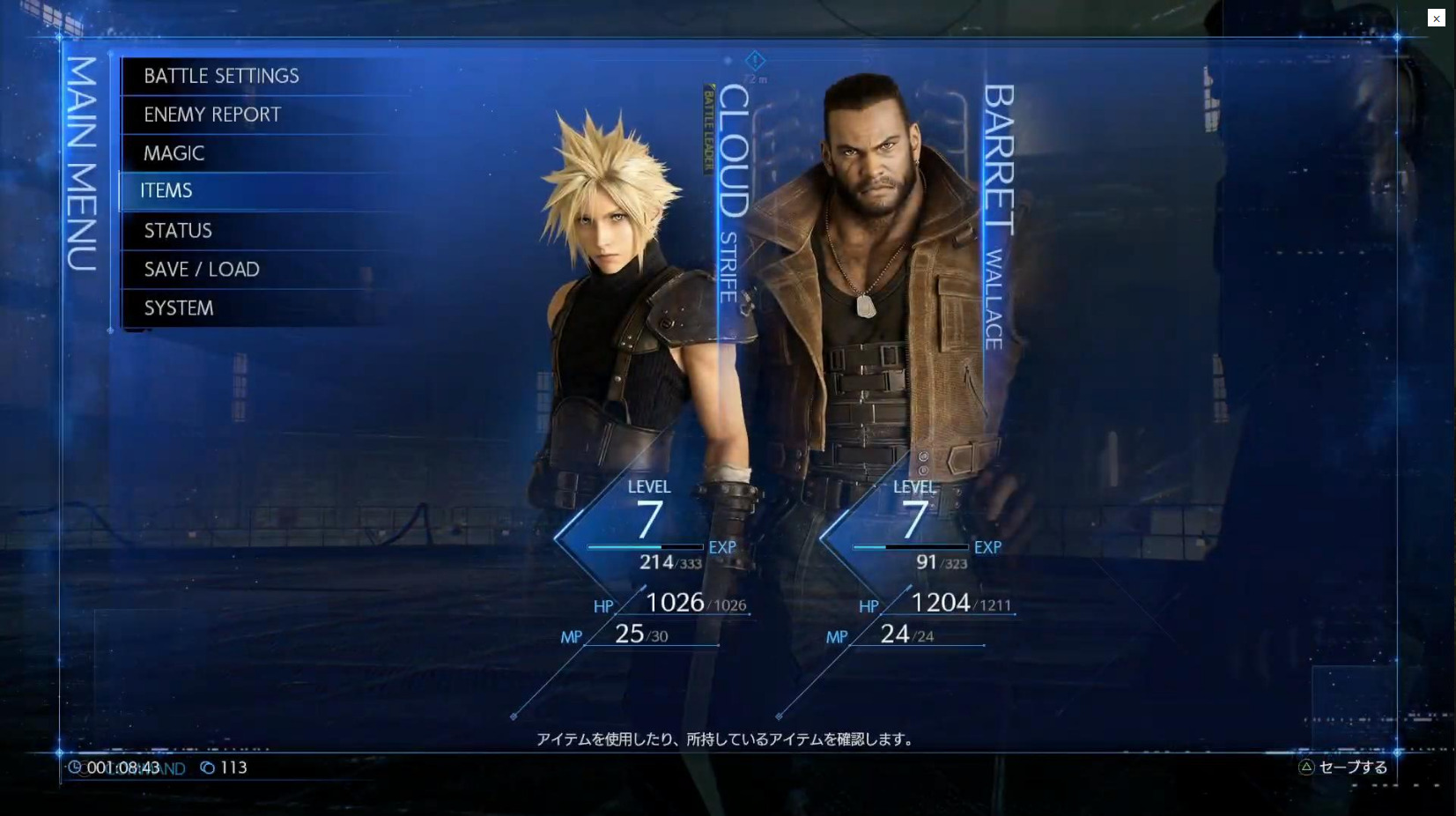Viewport: 1456px width, 816px height.
Task: Open the Battle Settings menu
Action: tap(222, 77)
